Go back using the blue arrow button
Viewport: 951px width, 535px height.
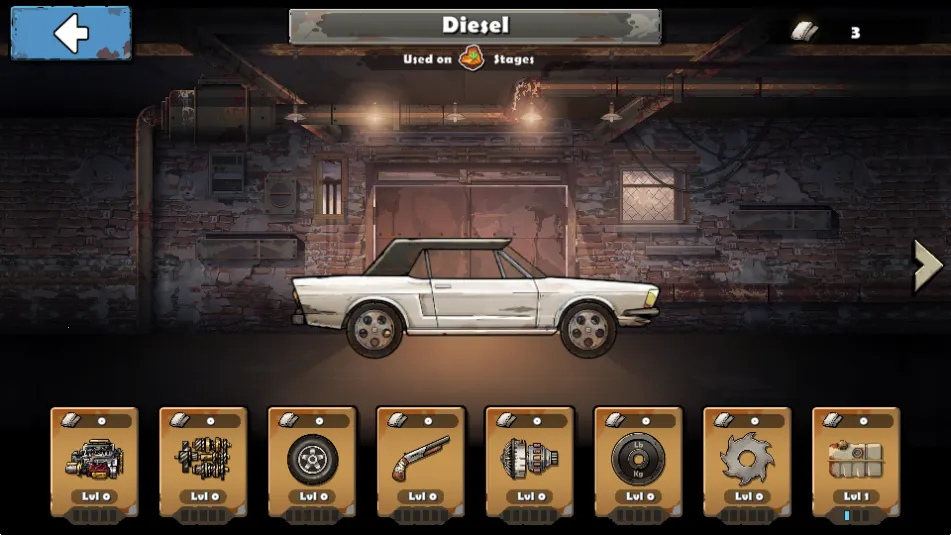[x=70, y=33]
